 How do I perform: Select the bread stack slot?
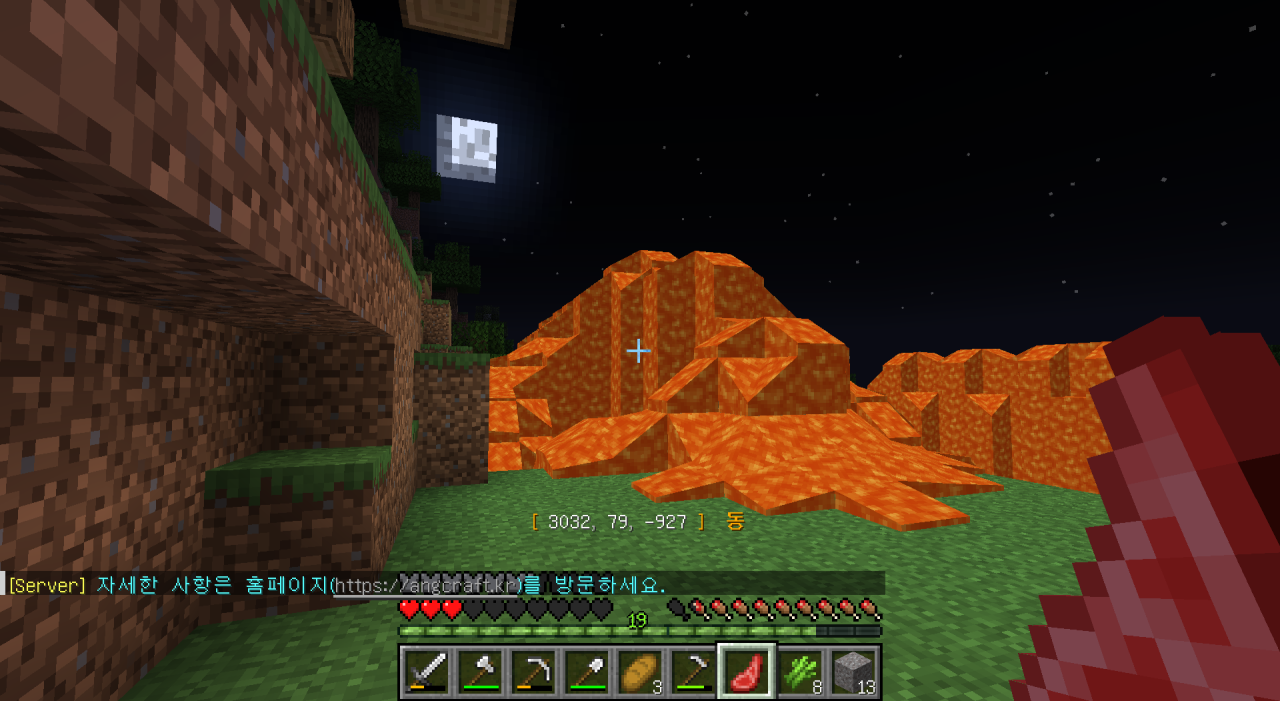point(638,672)
